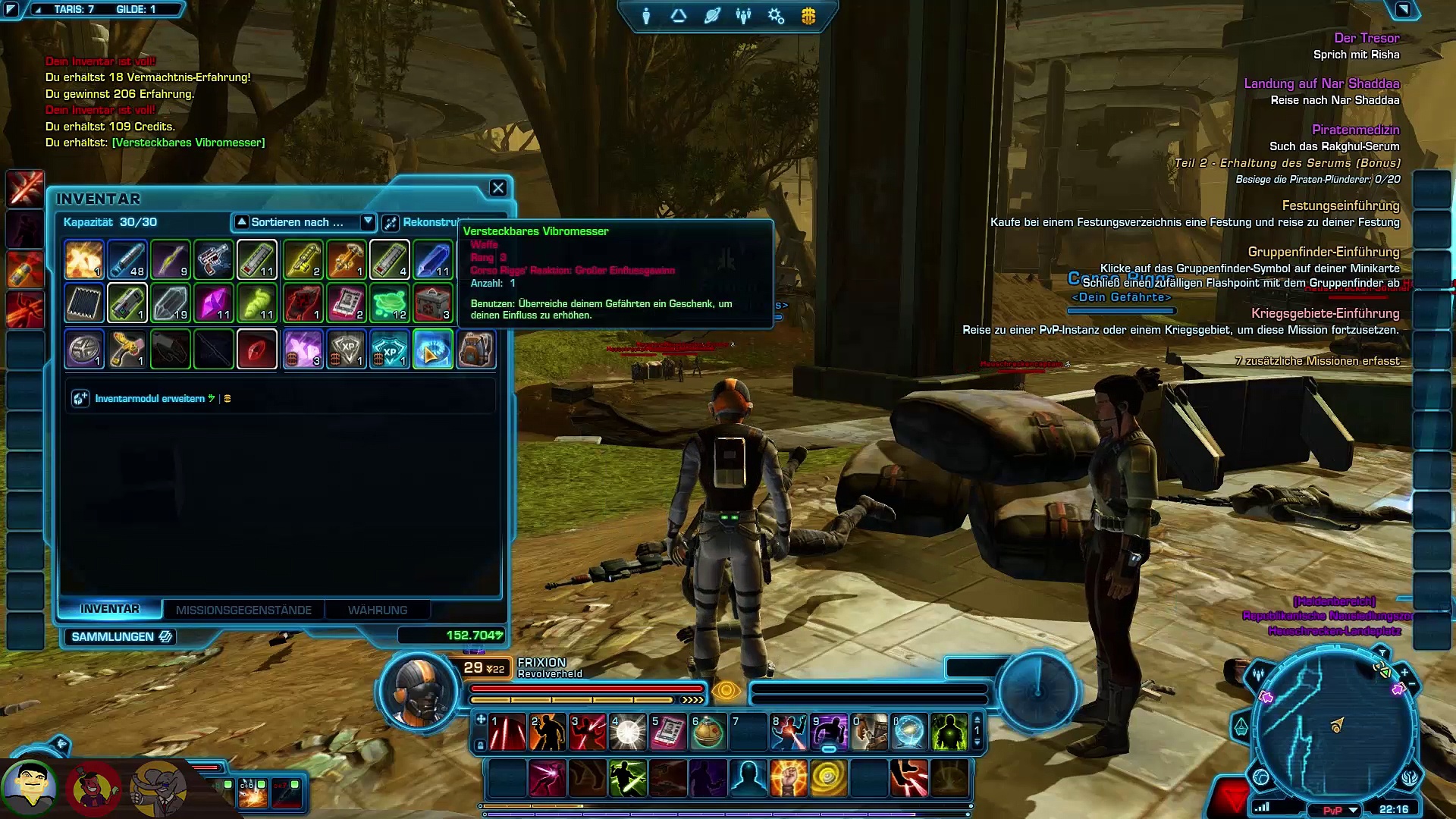
Task: Pick the backpack item in the inventory
Action: pos(476,350)
